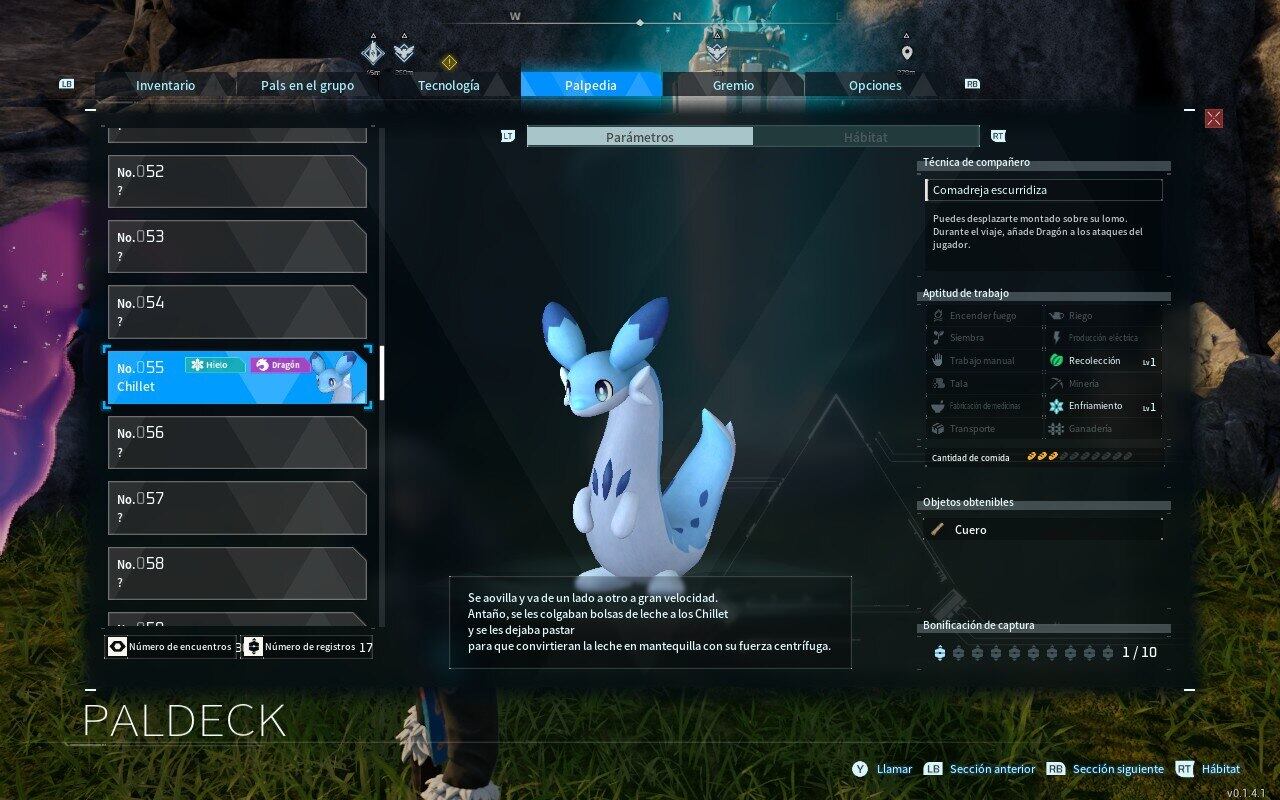Choose entry No.053 in the list

point(237,246)
